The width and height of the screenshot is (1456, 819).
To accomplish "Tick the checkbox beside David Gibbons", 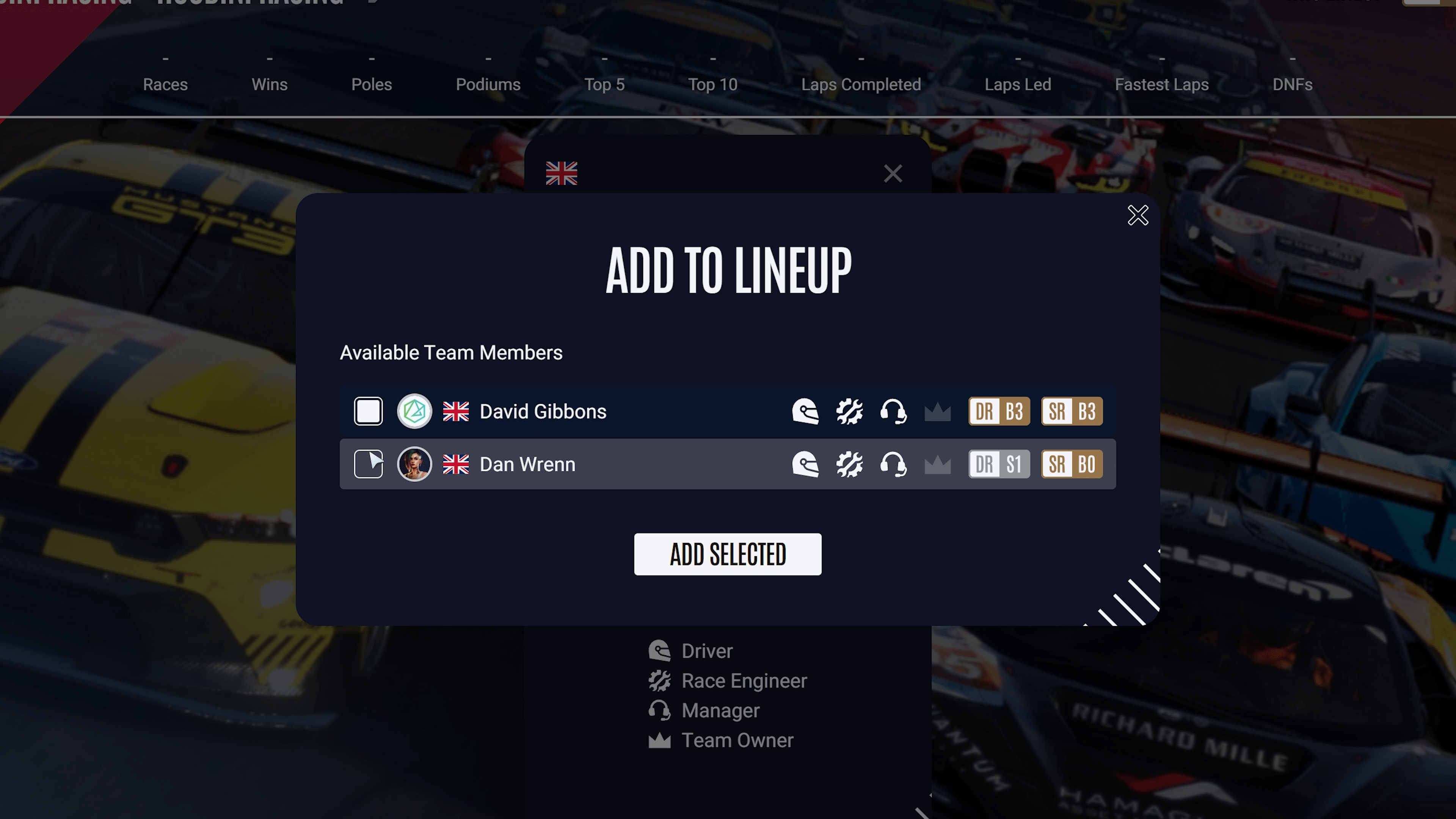I will 368,411.
